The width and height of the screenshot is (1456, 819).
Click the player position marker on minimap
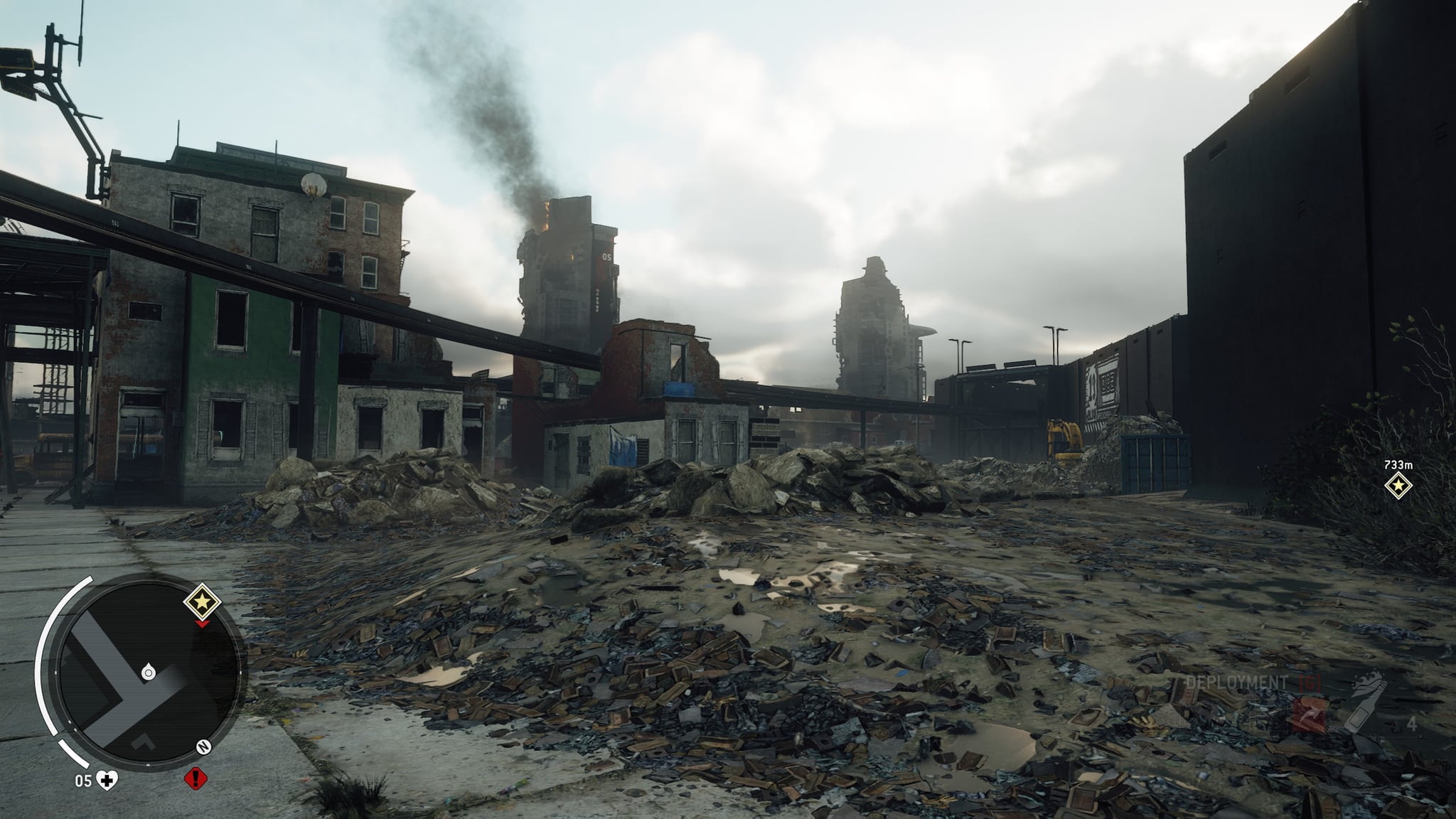148,672
